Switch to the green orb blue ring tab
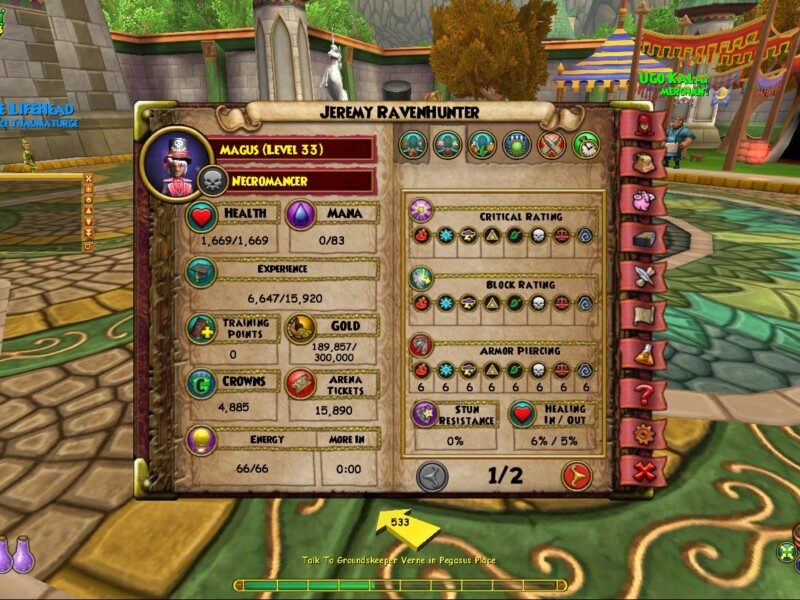 516,146
